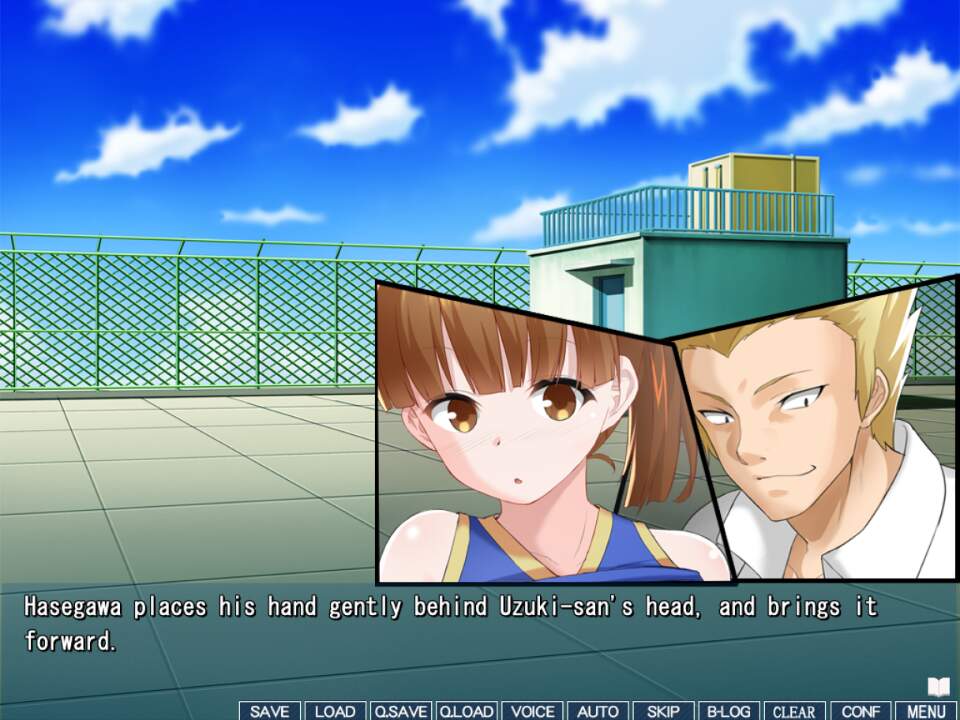The width and height of the screenshot is (960, 720).
Task: Quick save with Q.SAVE
Action: point(400,711)
